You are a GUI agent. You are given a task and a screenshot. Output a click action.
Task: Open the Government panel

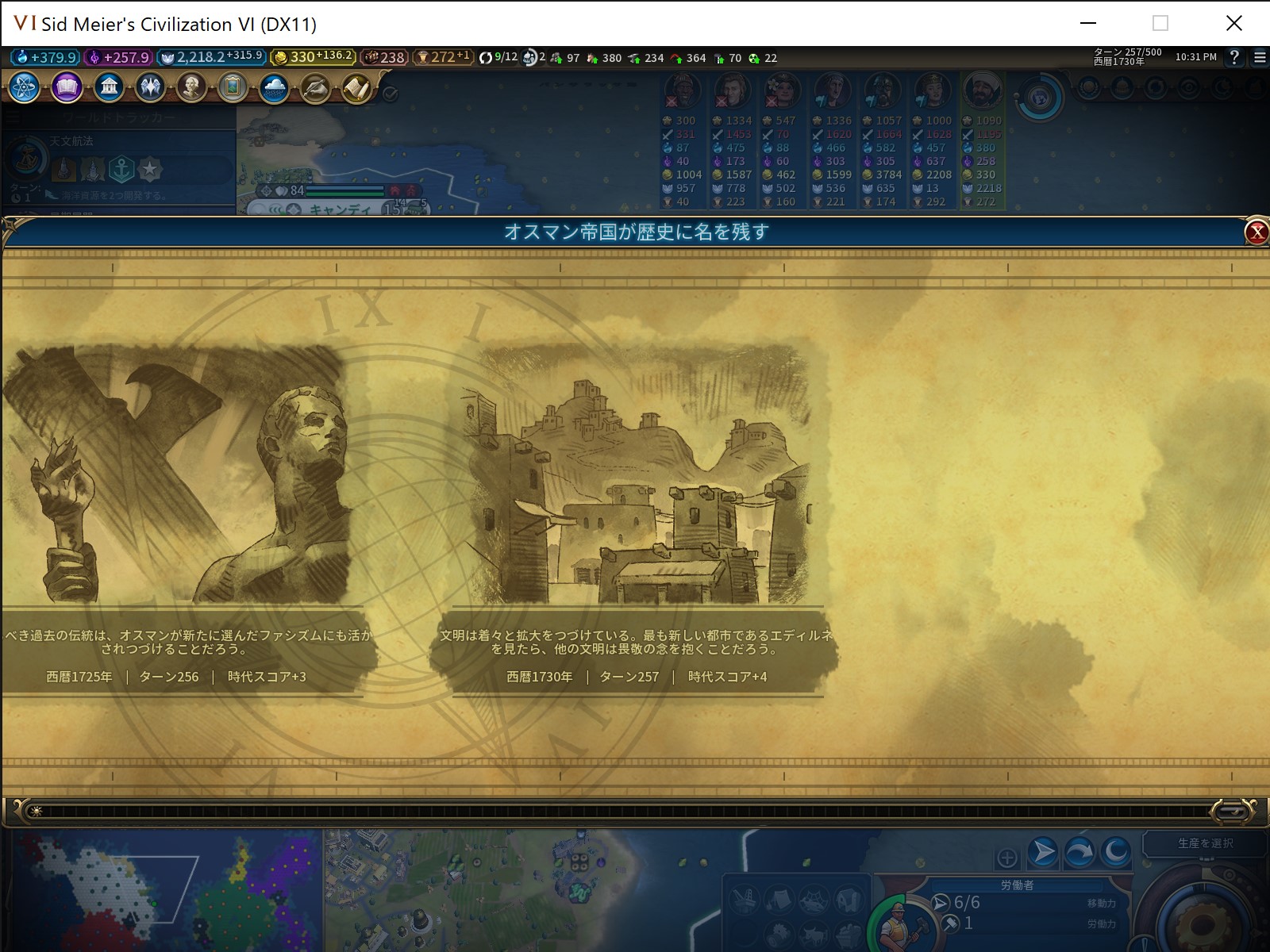(x=110, y=88)
